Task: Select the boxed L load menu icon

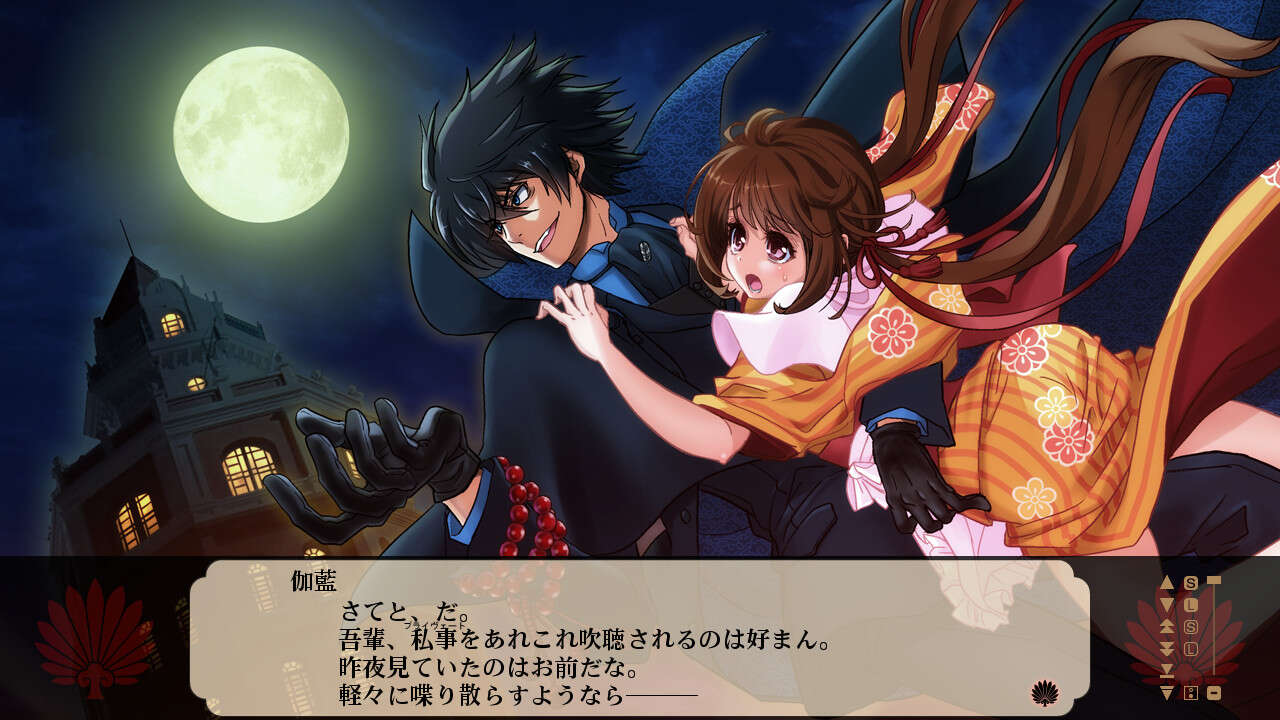Action: click(x=1192, y=648)
